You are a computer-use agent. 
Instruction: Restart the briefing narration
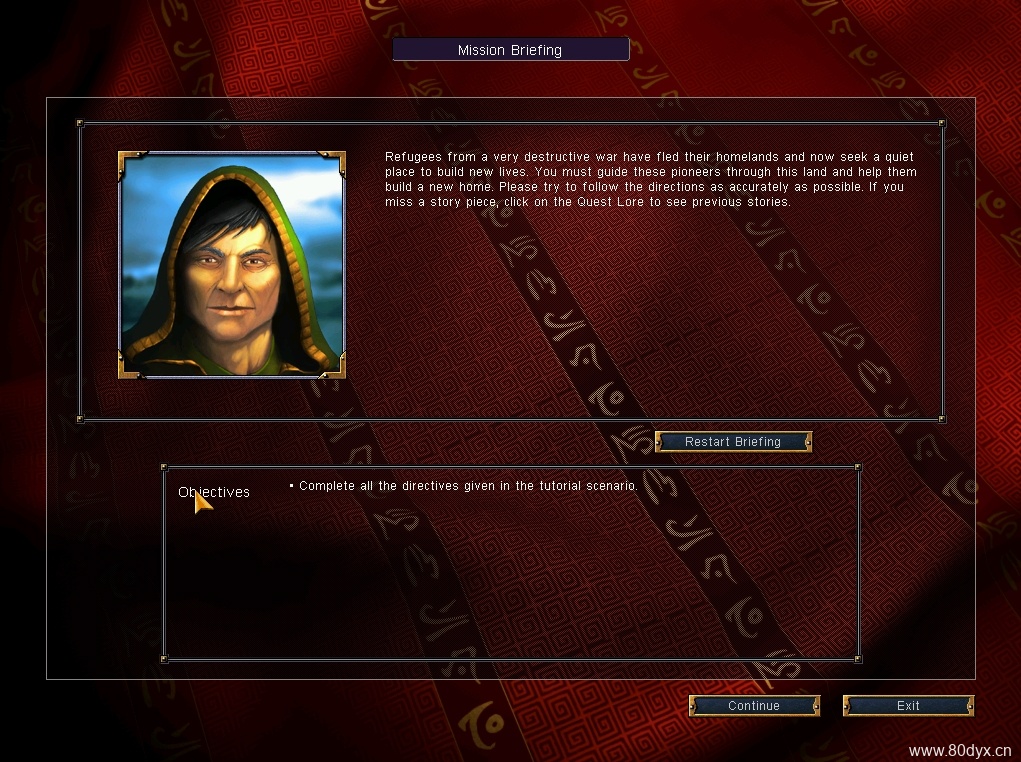(x=733, y=442)
